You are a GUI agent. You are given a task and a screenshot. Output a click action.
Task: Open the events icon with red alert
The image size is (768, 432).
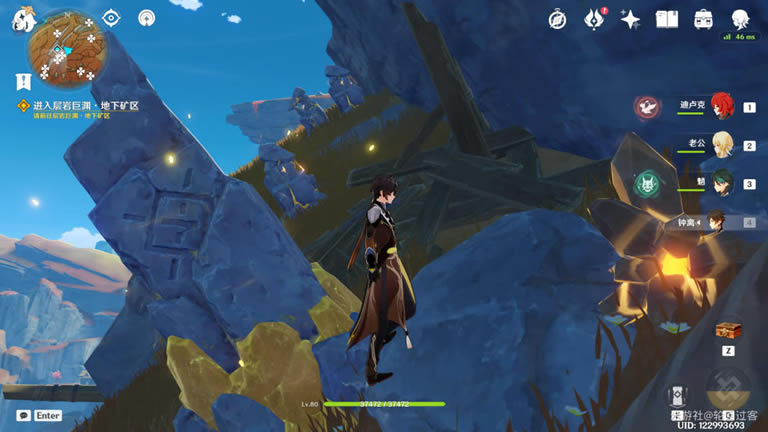(595, 18)
